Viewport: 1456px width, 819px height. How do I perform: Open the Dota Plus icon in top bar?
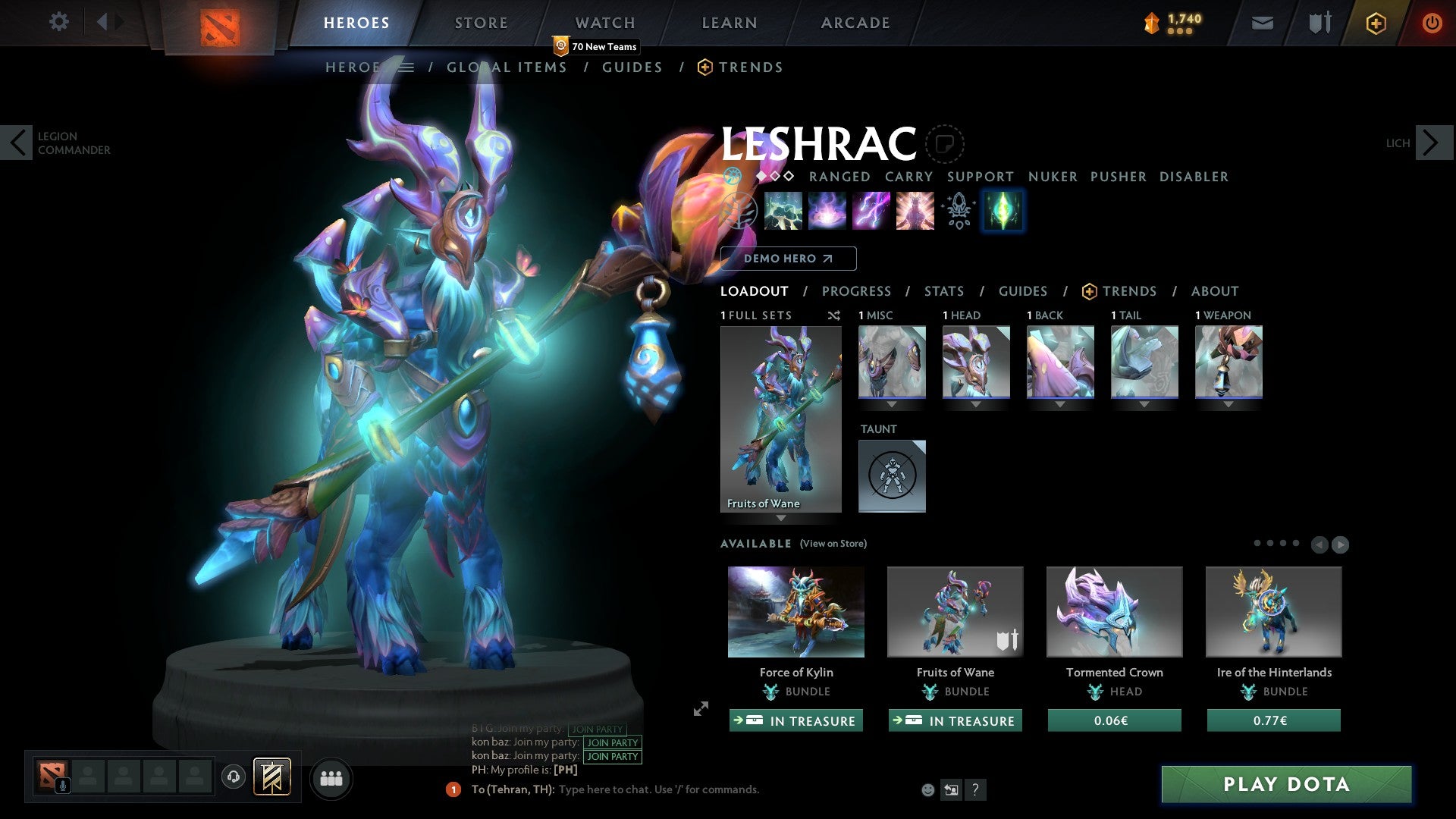1375,23
